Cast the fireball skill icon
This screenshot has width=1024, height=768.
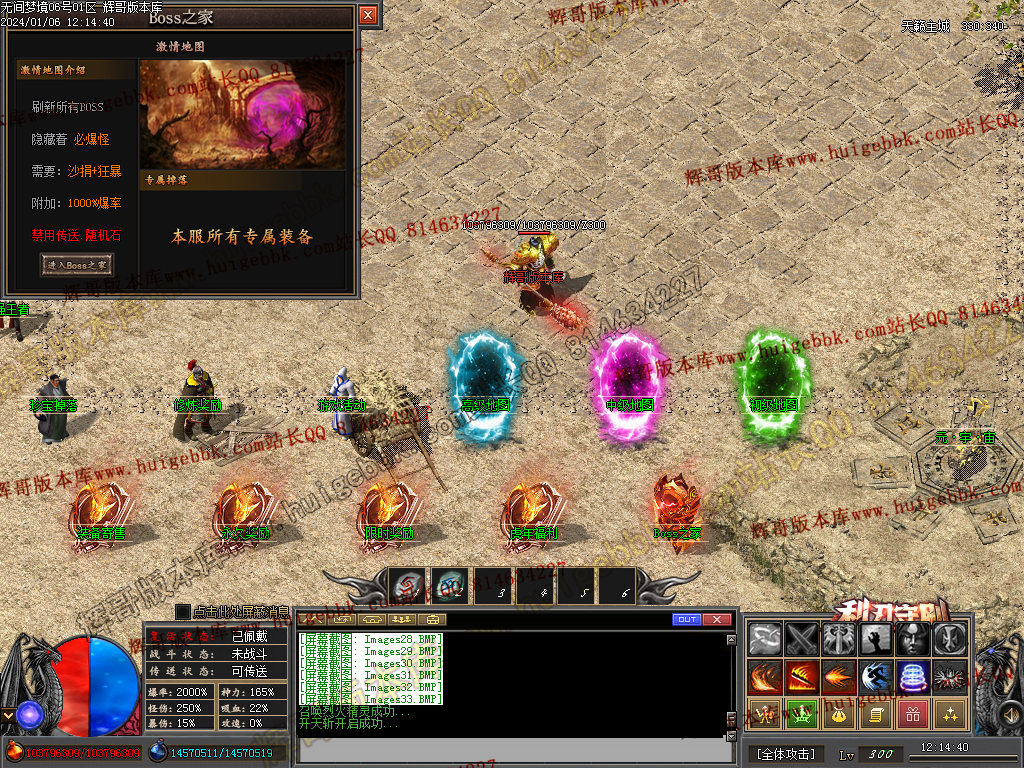tap(839, 677)
